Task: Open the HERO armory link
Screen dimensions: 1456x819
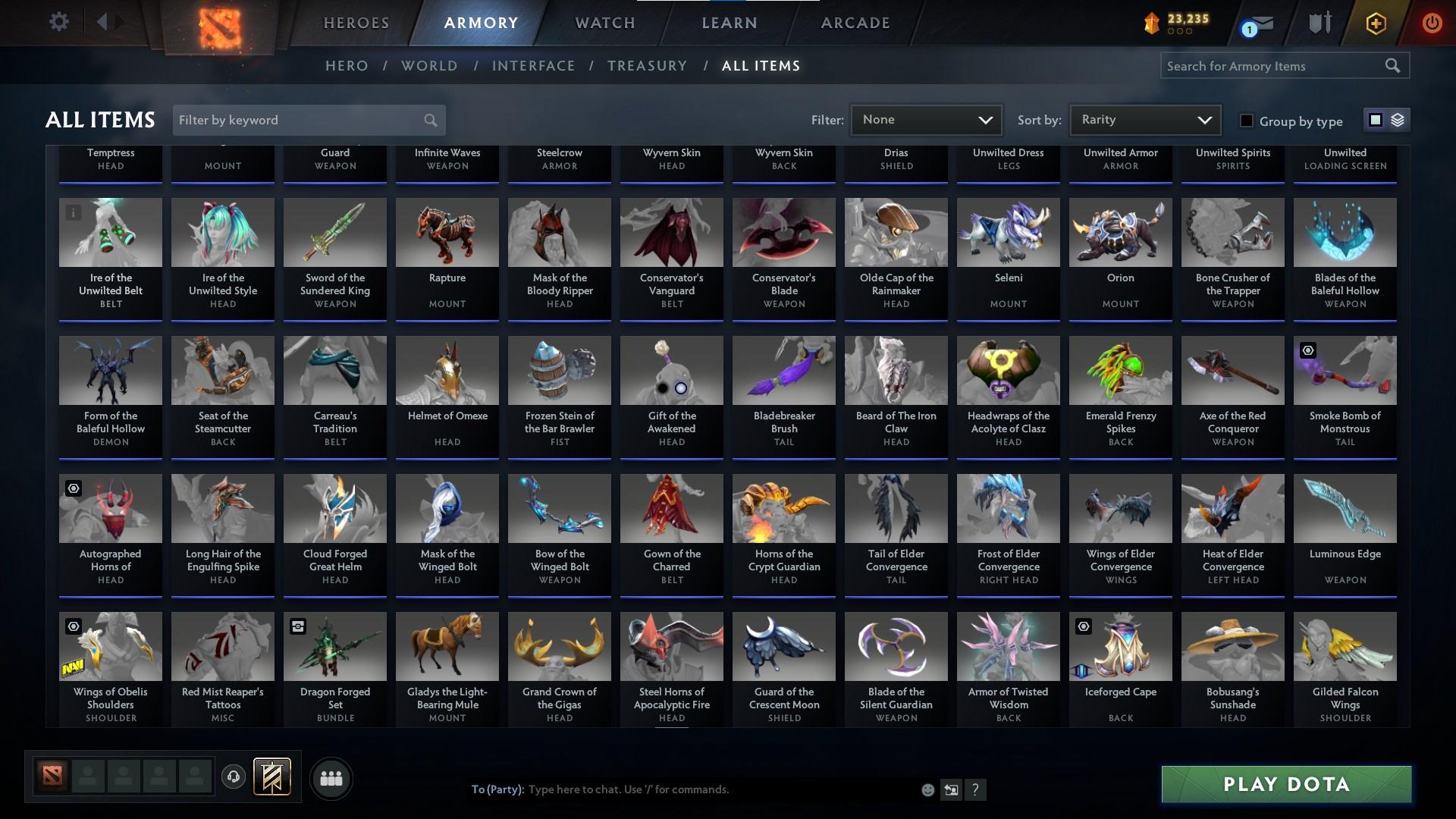Action: pos(347,66)
